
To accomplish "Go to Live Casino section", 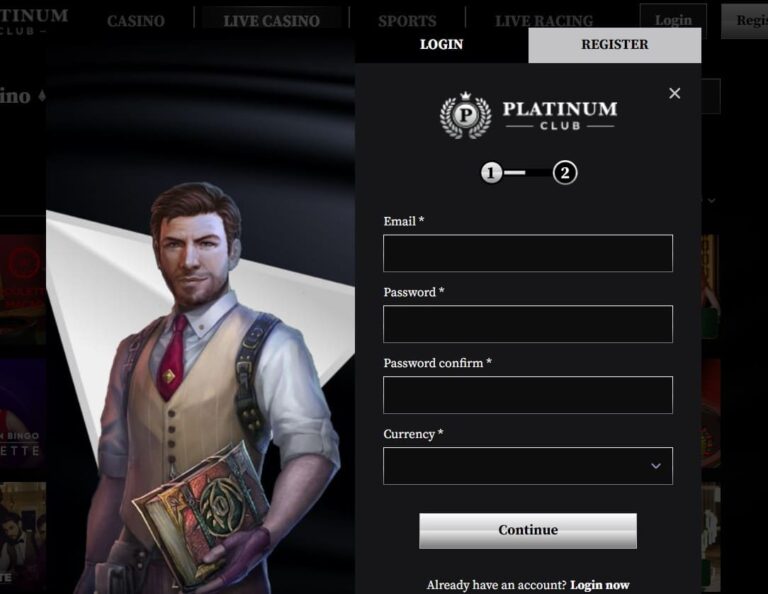I will tap(271, 21).
